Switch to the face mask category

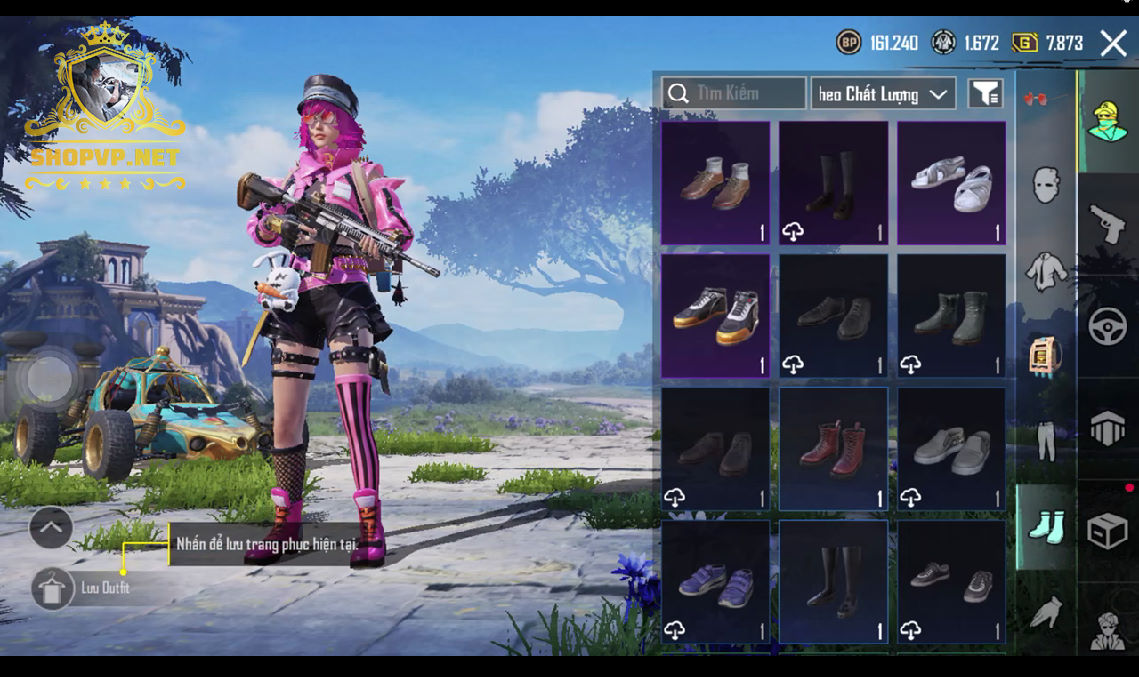click(x=1046, y=186)
